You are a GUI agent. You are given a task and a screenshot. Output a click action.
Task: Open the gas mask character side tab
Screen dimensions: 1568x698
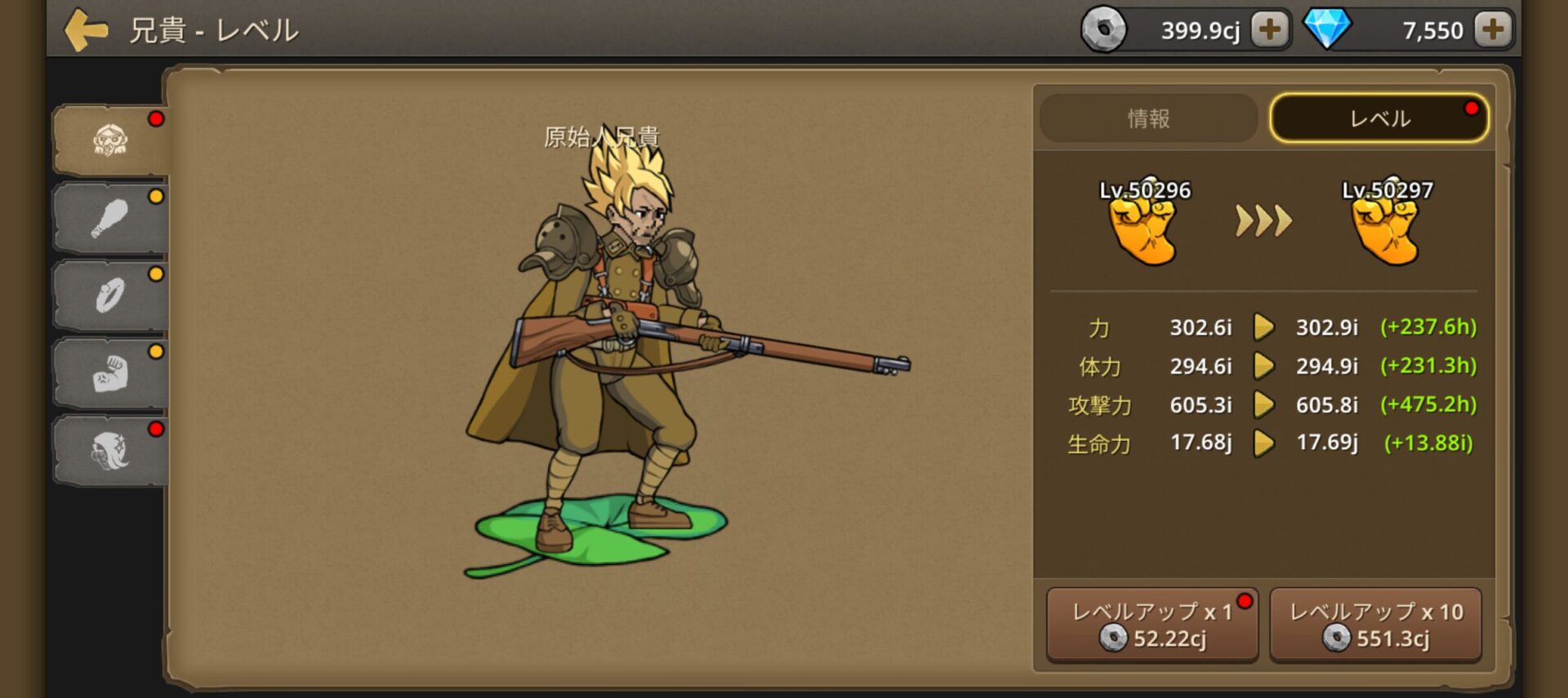(110, 140)
